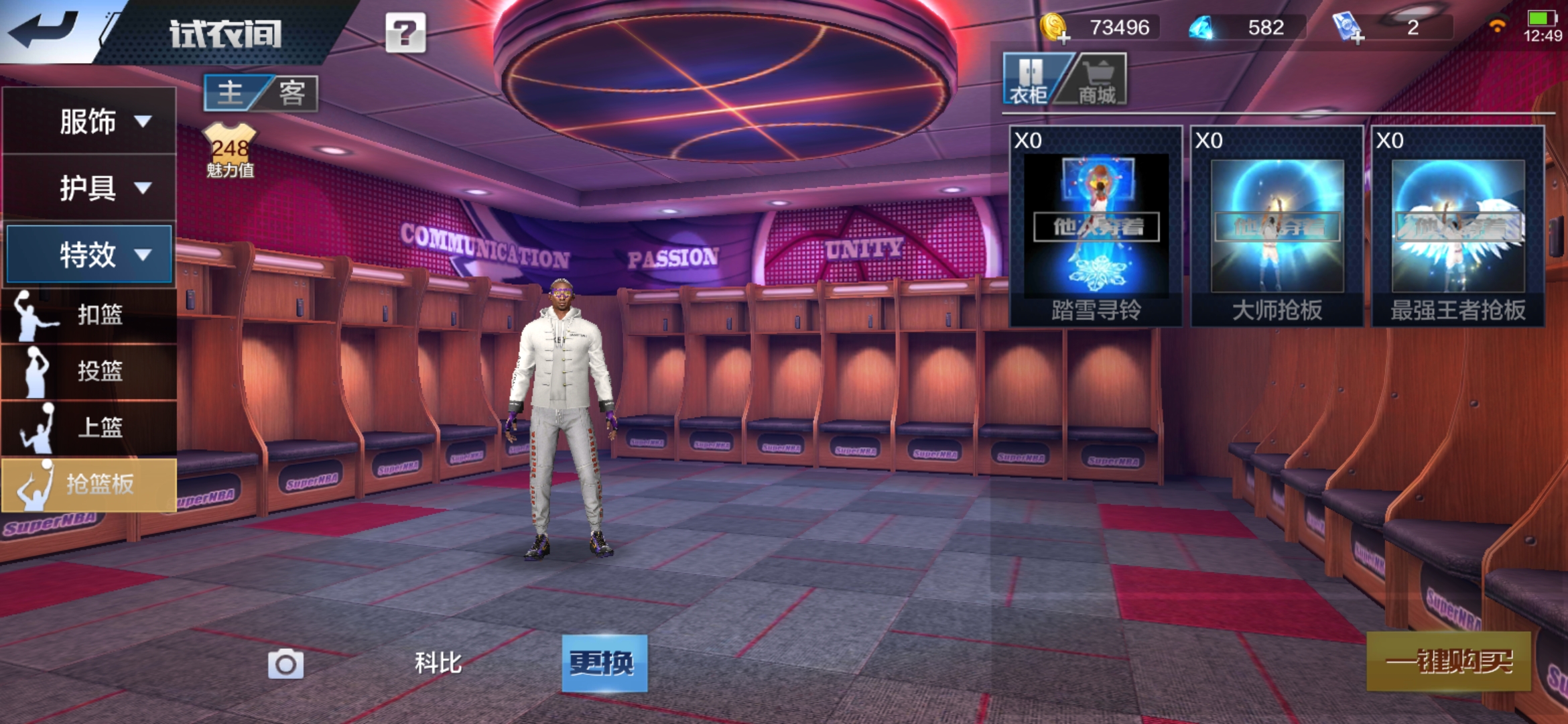Select the 扣篮 dunk effects category
This screenshot has height=724, width=1568.
[90, 314]
